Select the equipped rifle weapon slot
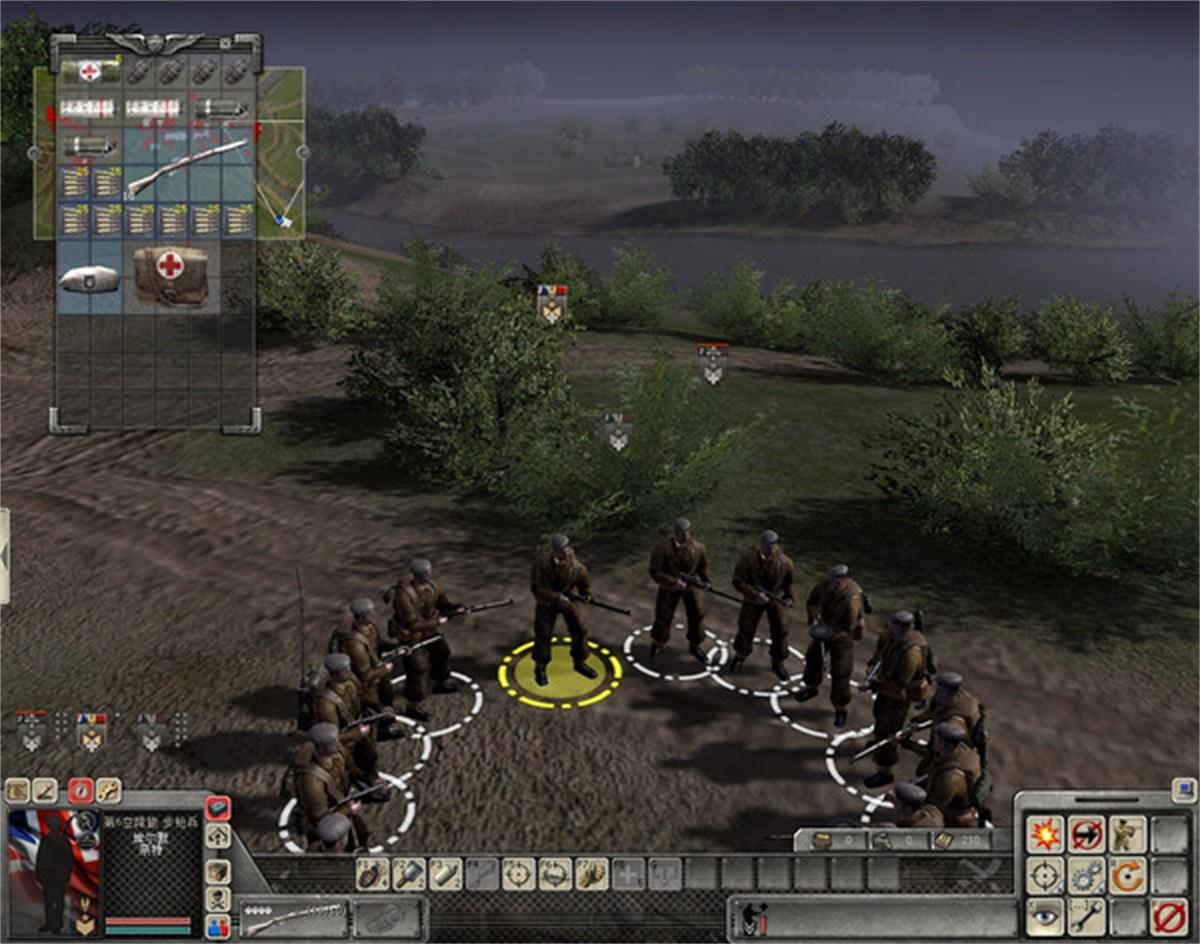 coord(294,915)
